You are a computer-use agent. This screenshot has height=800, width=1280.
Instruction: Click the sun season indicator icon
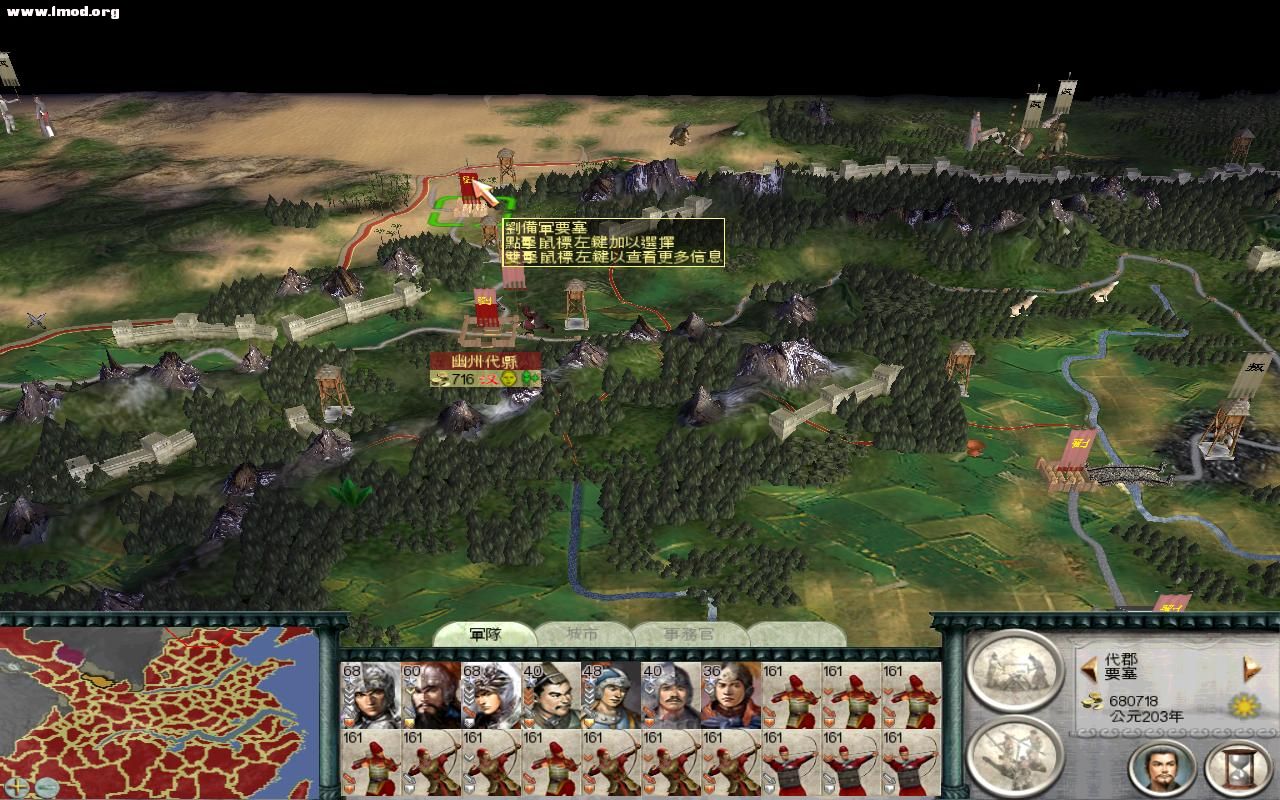click(1242, 706)
